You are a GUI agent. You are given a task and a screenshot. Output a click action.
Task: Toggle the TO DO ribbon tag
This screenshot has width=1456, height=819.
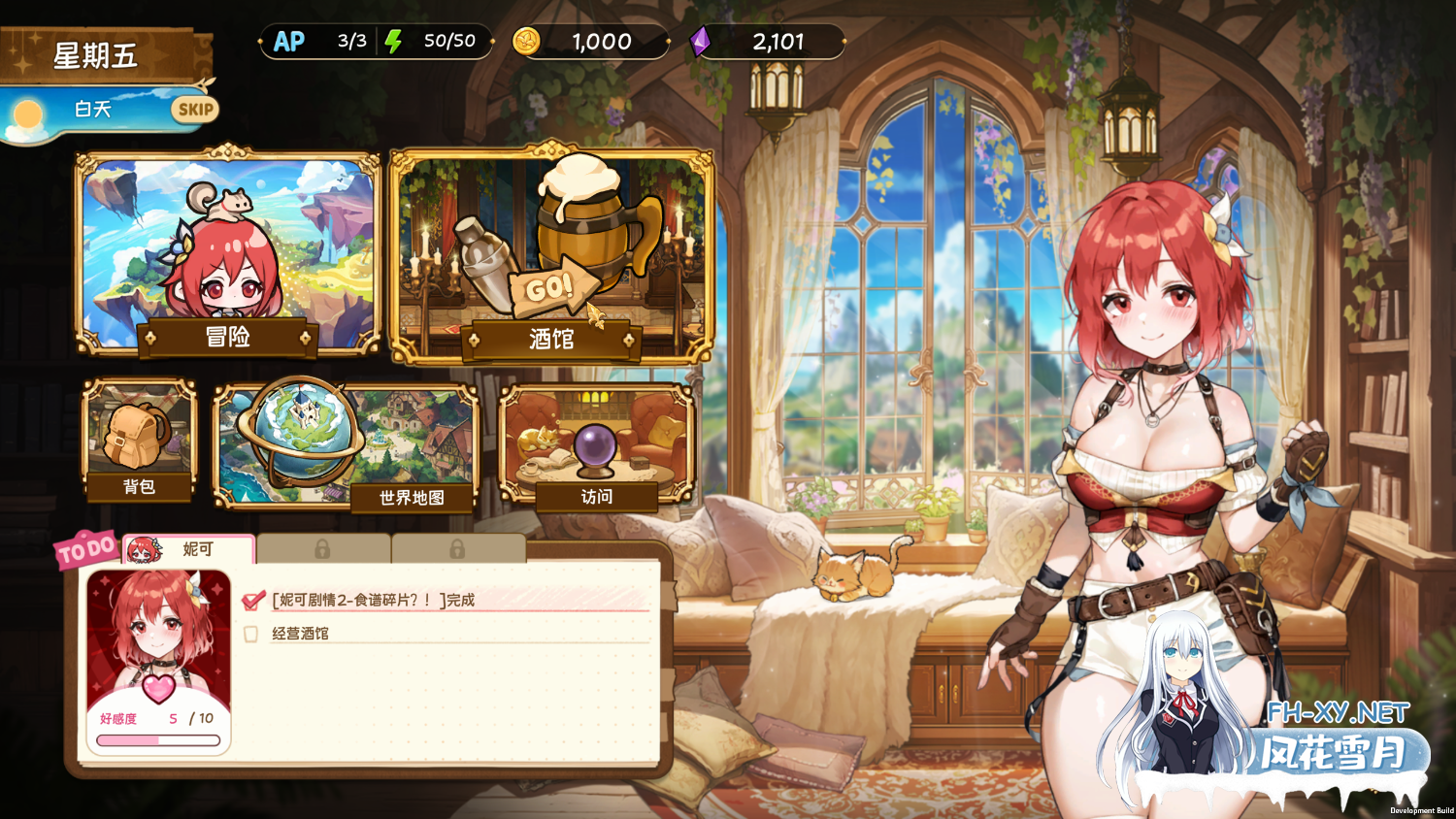click(x=85, y=547)
